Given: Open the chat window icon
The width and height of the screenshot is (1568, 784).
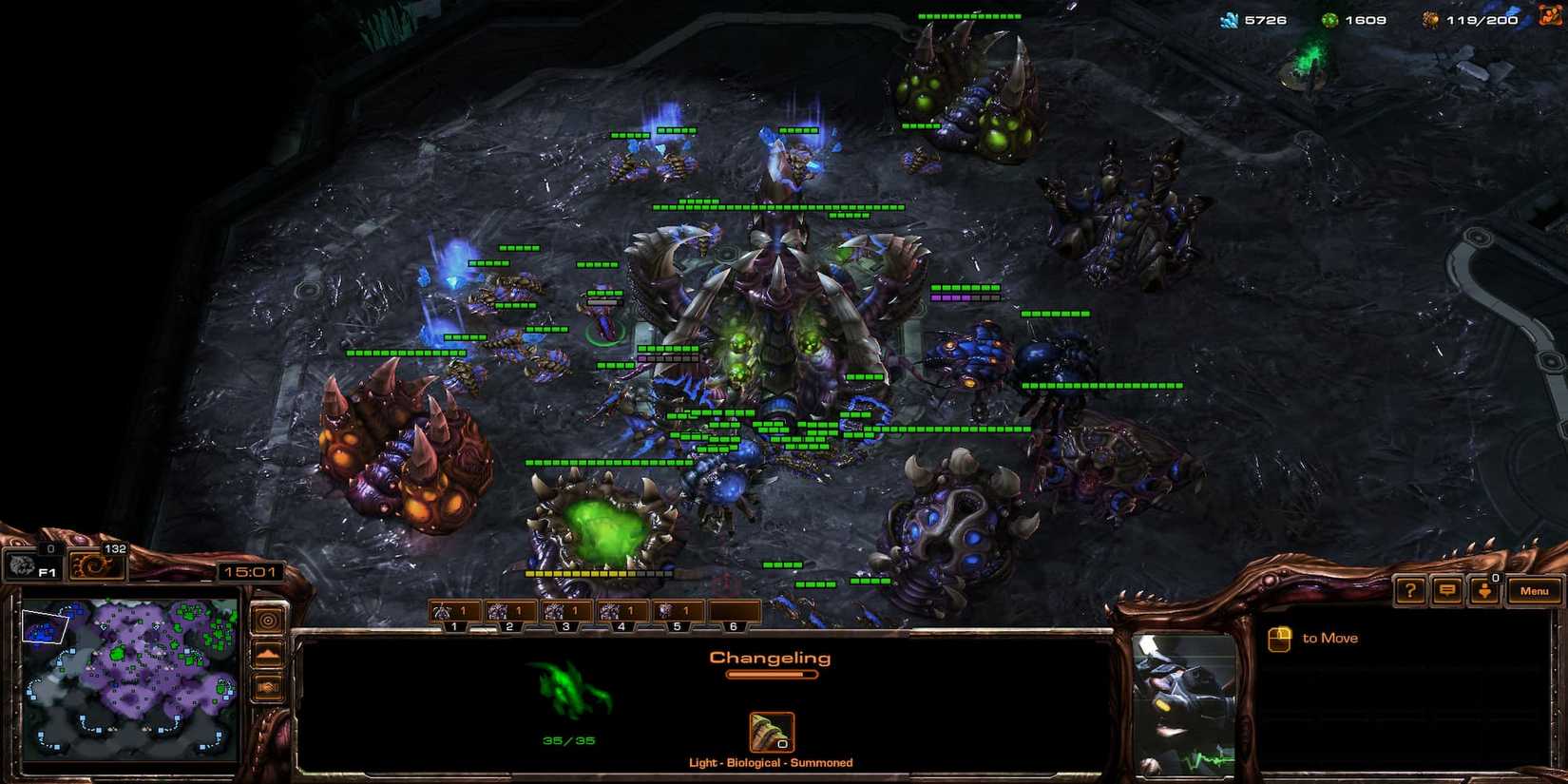Looking at the screenshot, I should point(1446,590).
